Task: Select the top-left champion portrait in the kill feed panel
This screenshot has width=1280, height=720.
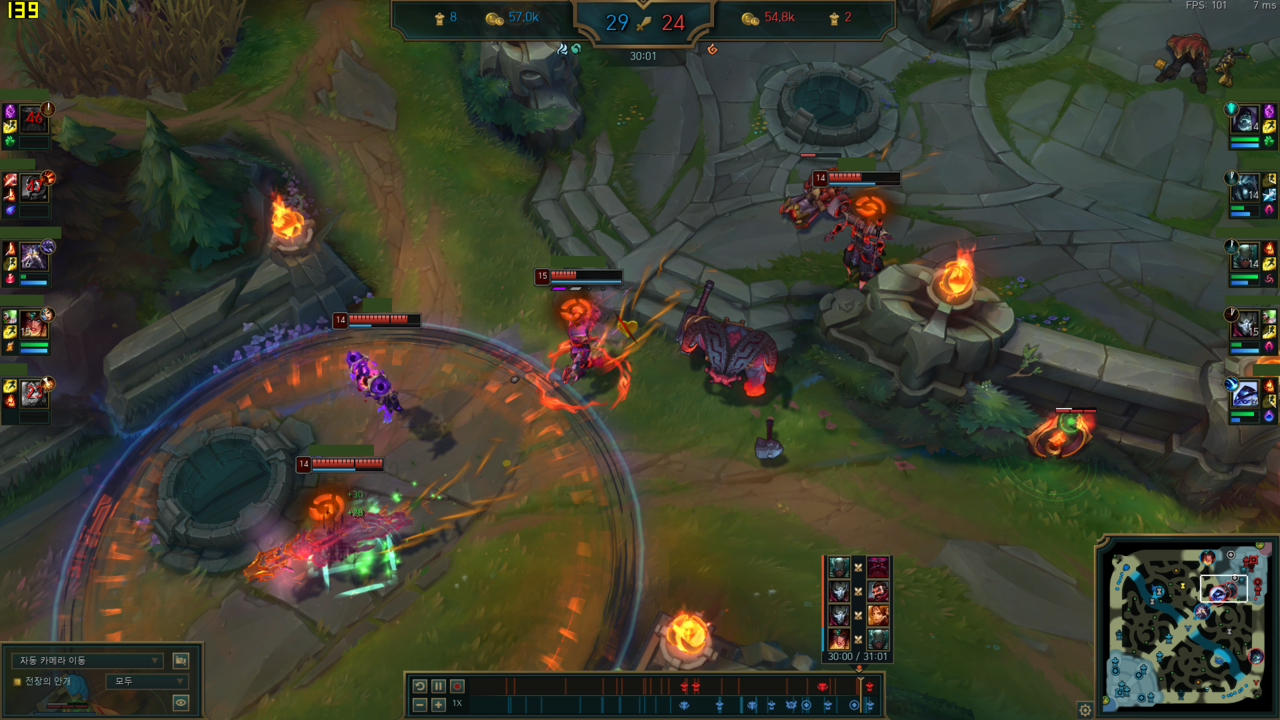Action: [839, 567]
